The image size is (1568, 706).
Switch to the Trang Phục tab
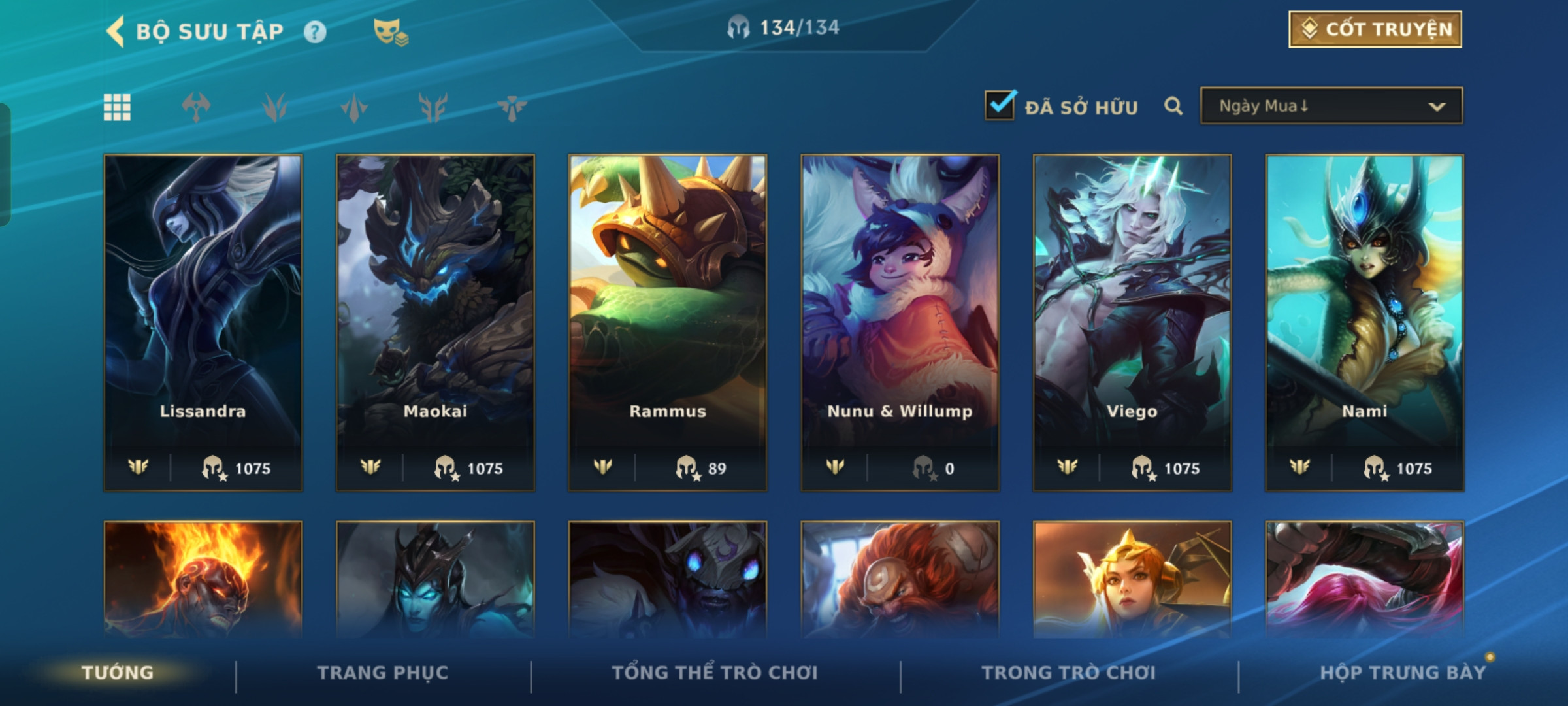coord(383,673)
